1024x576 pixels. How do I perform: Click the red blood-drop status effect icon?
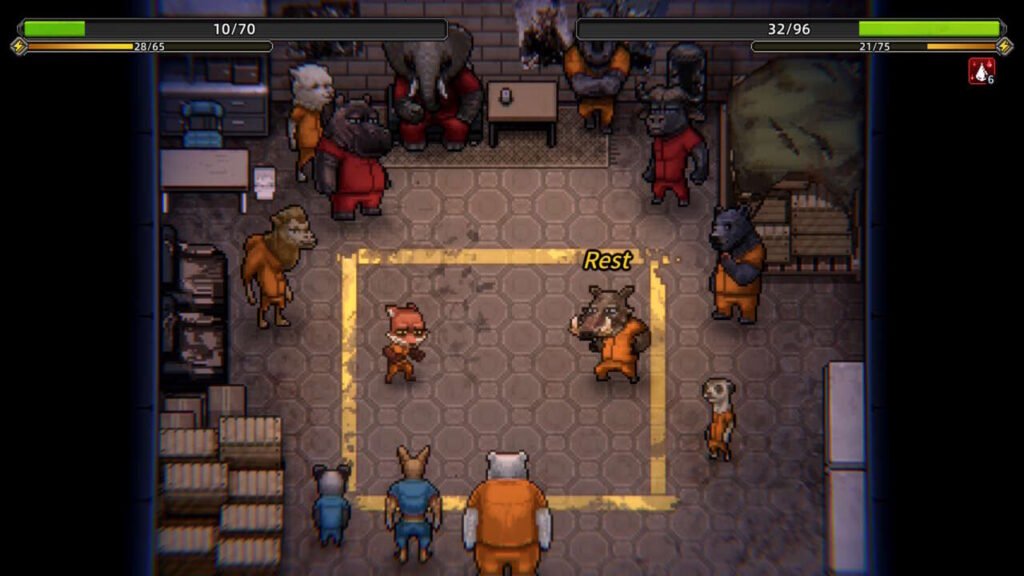pos(980,71)
